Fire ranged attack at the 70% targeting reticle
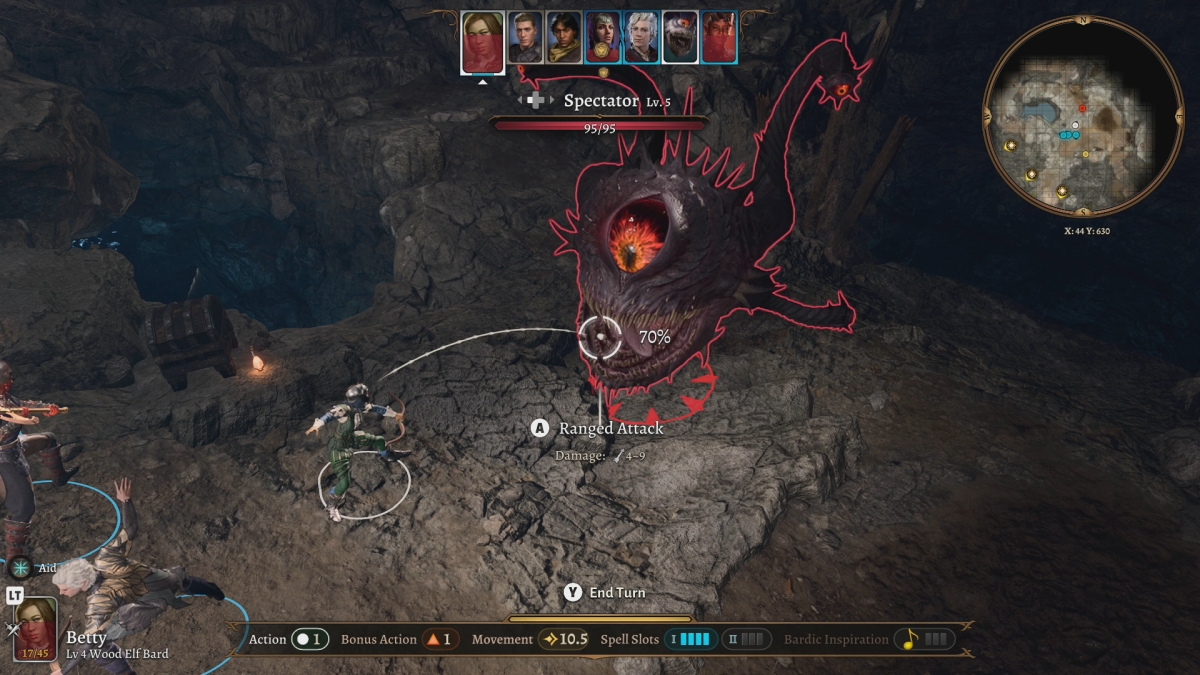The width and height of the screenshot is (1200, 675). [x=600, y=338]
